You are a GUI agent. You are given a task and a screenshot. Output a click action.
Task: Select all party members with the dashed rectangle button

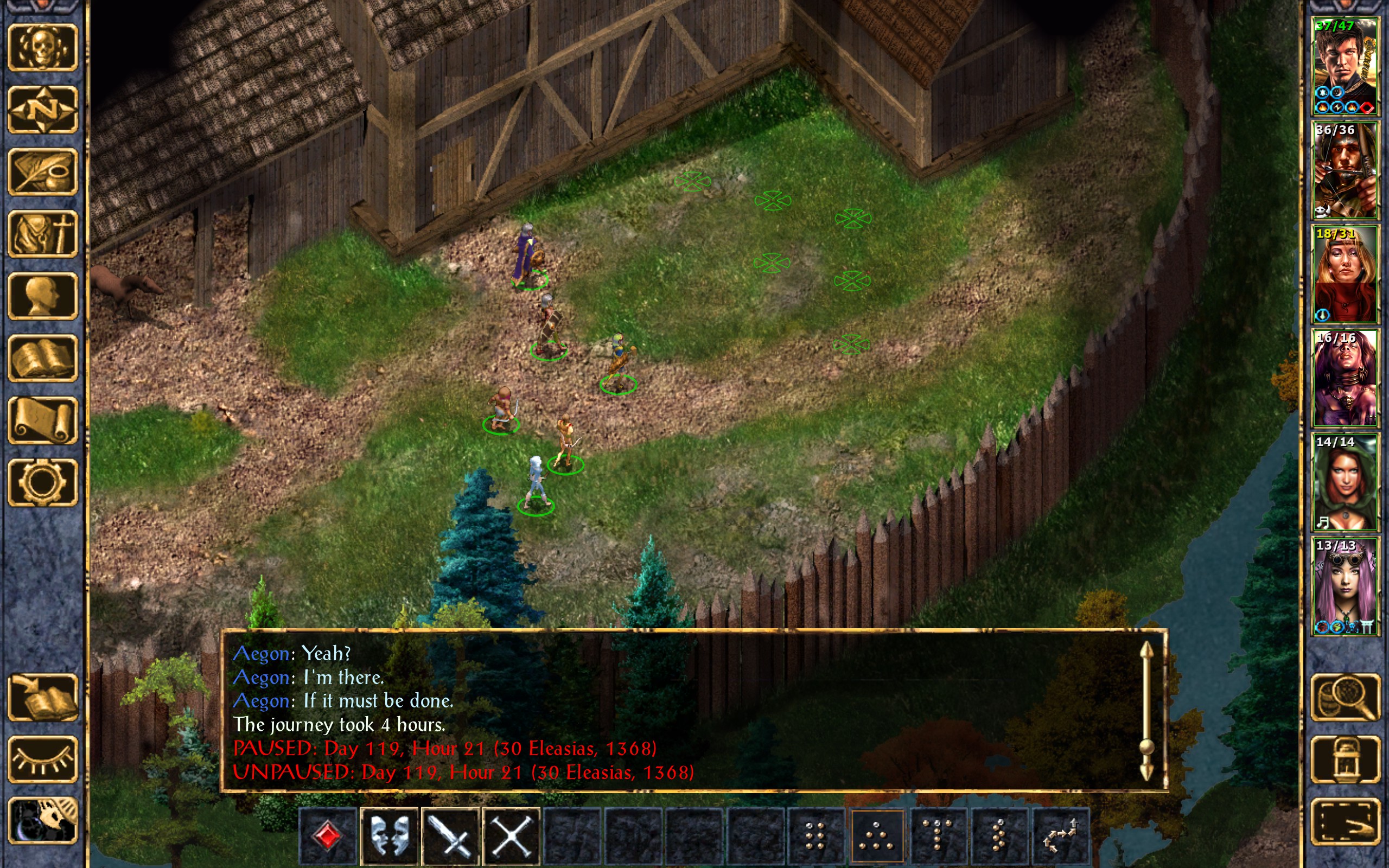1345,822
